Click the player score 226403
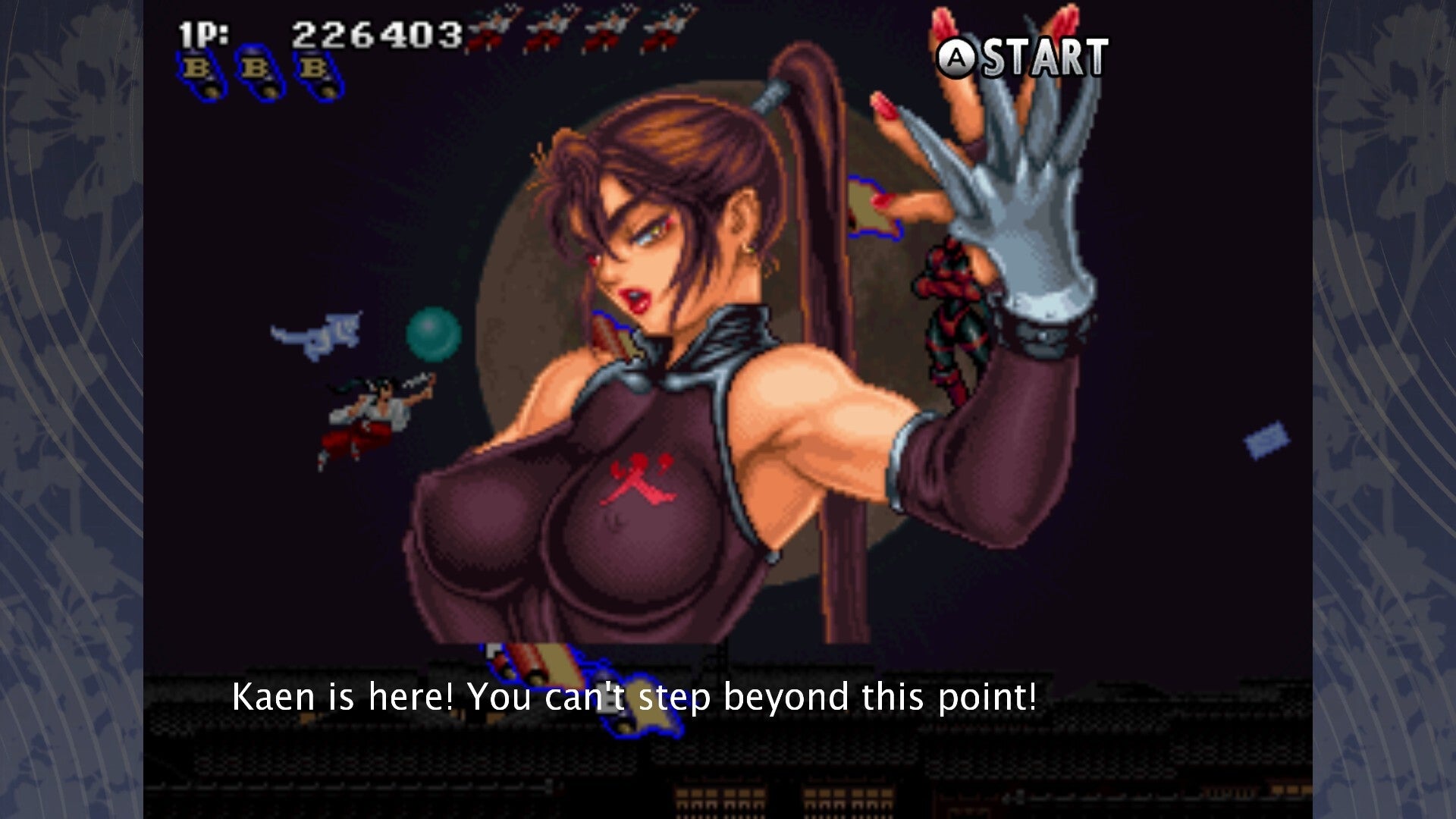This screenshot has width=1456, height=819. pyautogui.click(x=375, y=34)
